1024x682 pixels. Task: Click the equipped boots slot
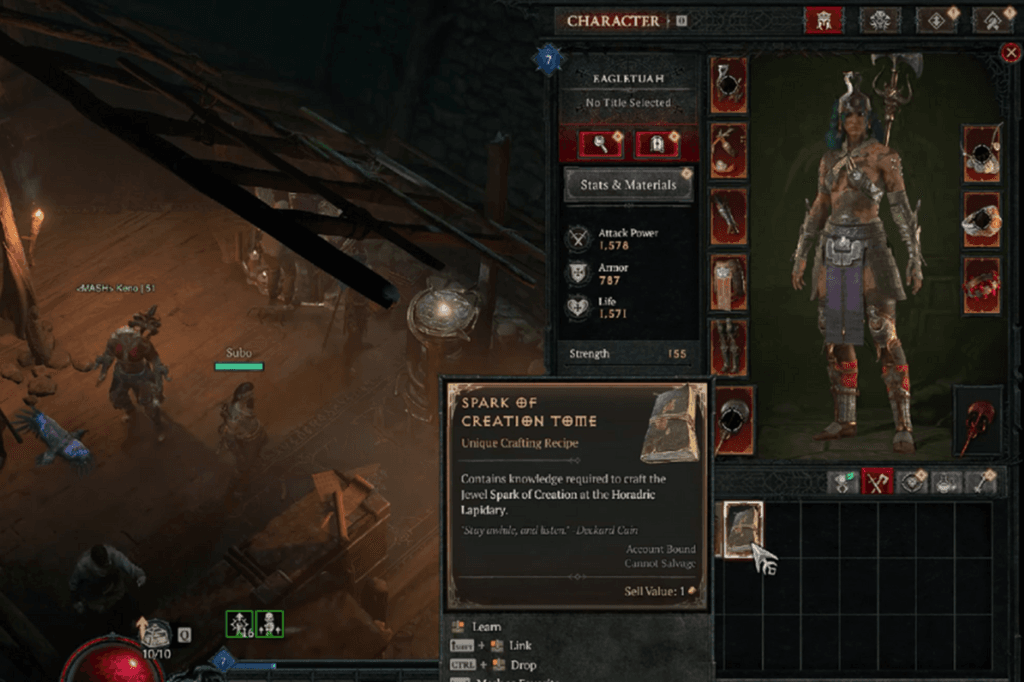(729, 347)
